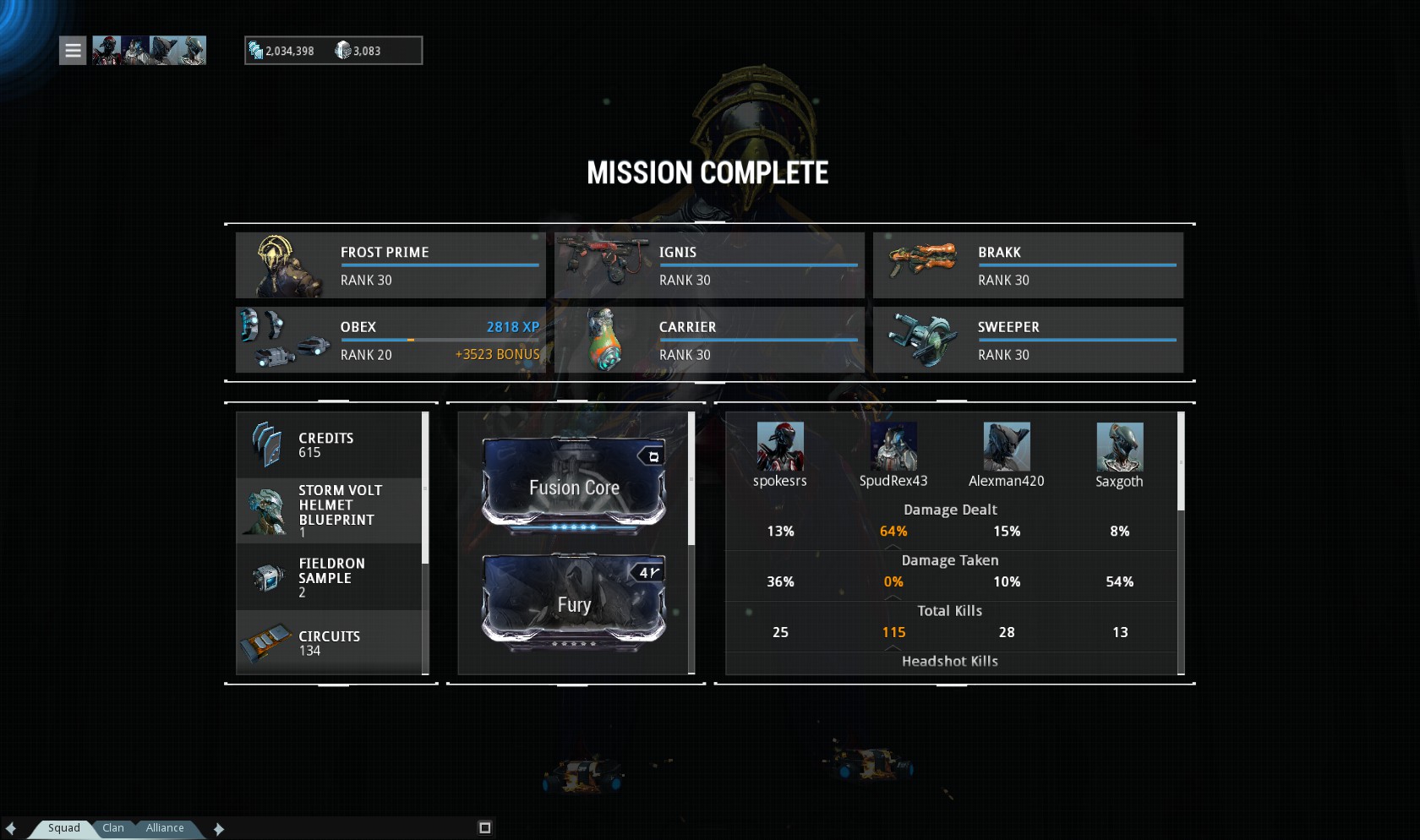The height and width of the screenshot is (840, 1420).
Task: Choose the Fury mod card
Action: point(574,603)
